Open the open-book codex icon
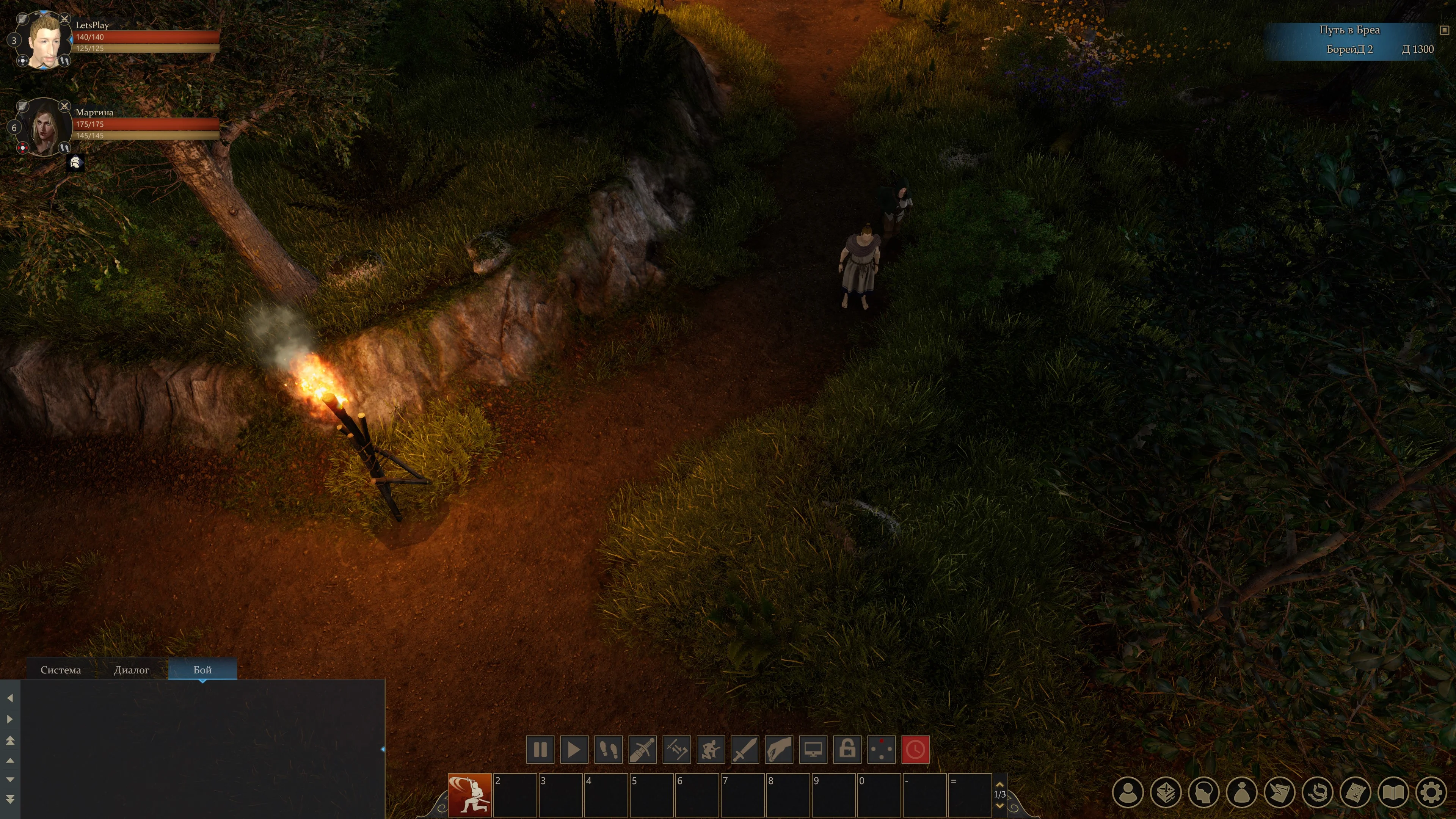The width and height of the screenshot is (1456, 819). click(x=1393, y=792)
